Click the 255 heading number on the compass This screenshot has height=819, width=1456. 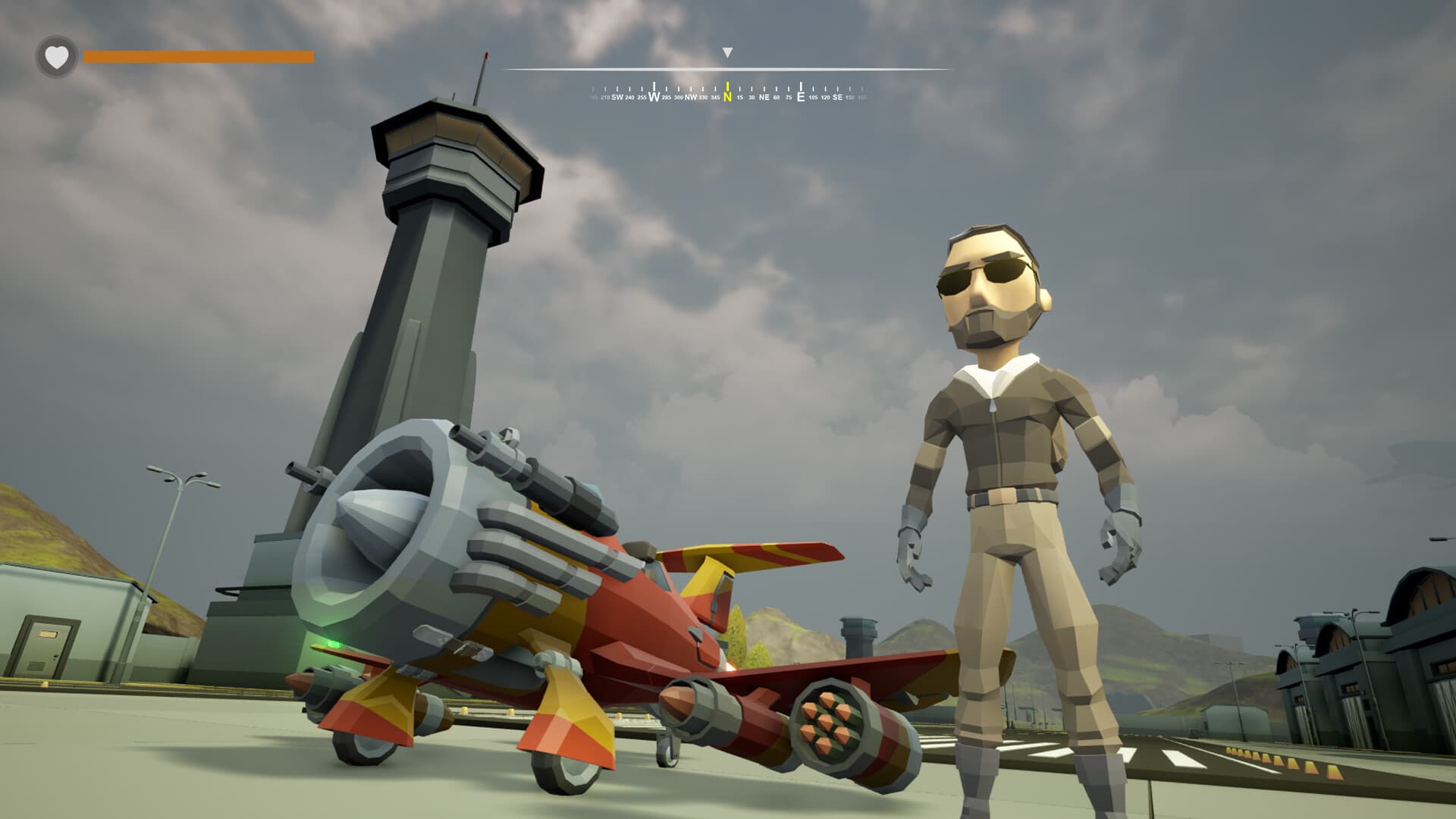coord(642,98)
